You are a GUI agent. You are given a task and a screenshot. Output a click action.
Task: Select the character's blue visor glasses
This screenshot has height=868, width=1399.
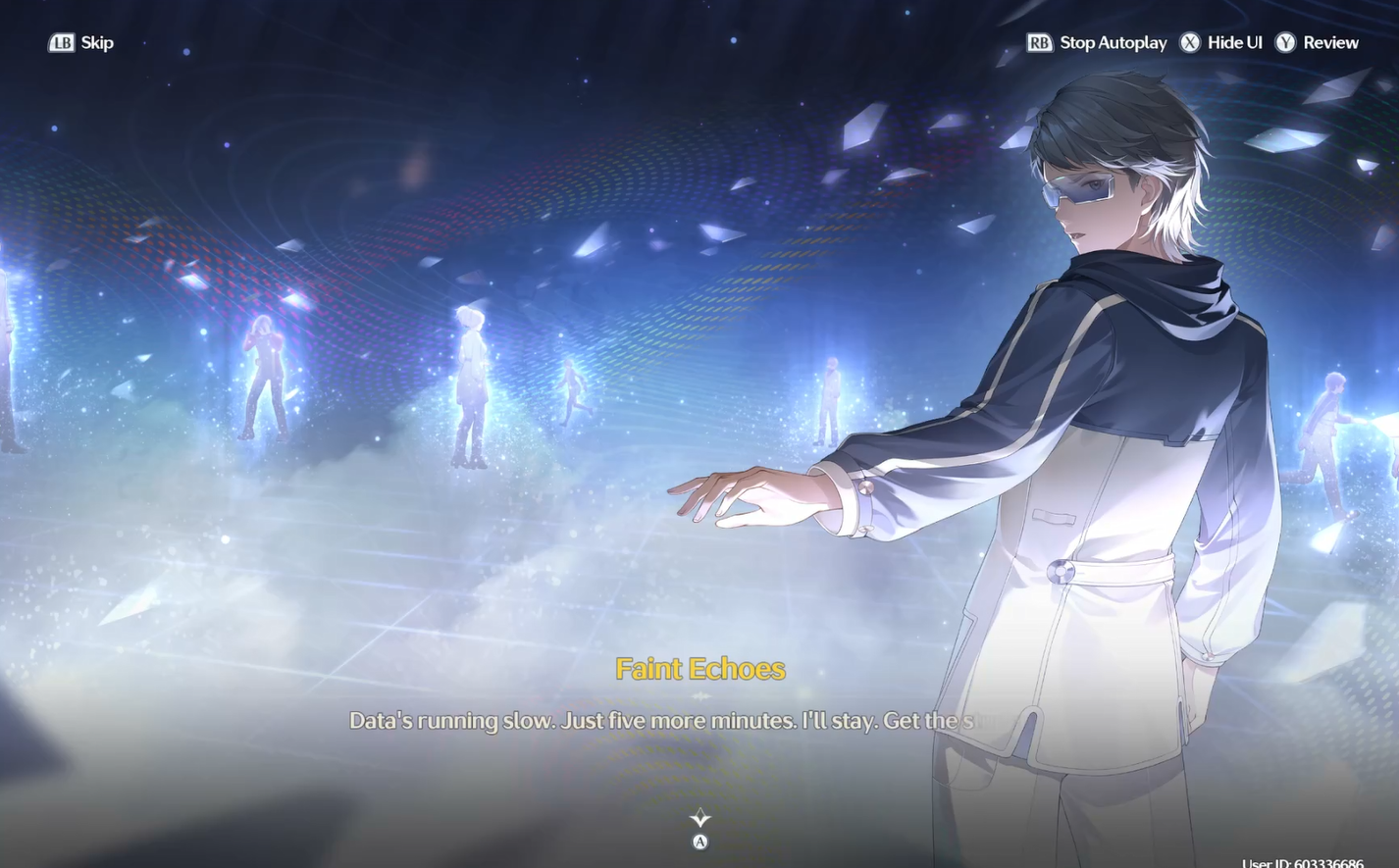click(x=1079, y=187)
